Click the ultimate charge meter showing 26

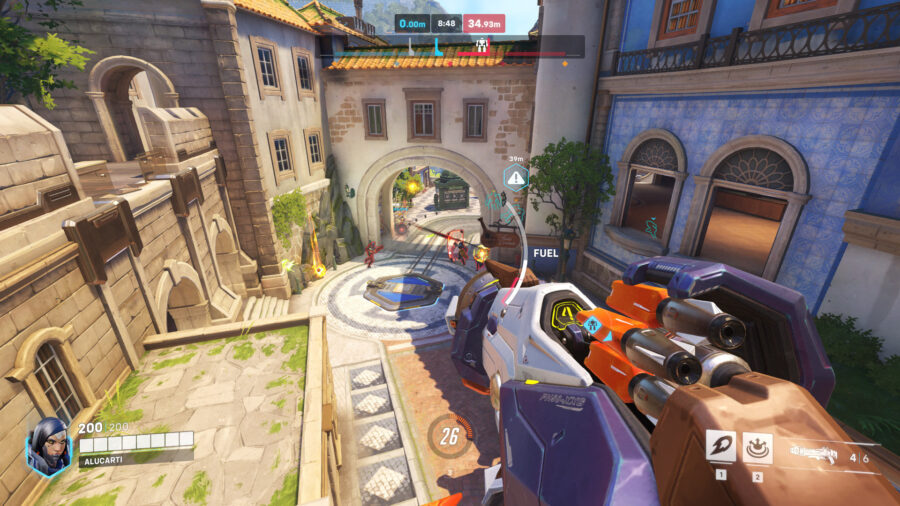[450, 436]
